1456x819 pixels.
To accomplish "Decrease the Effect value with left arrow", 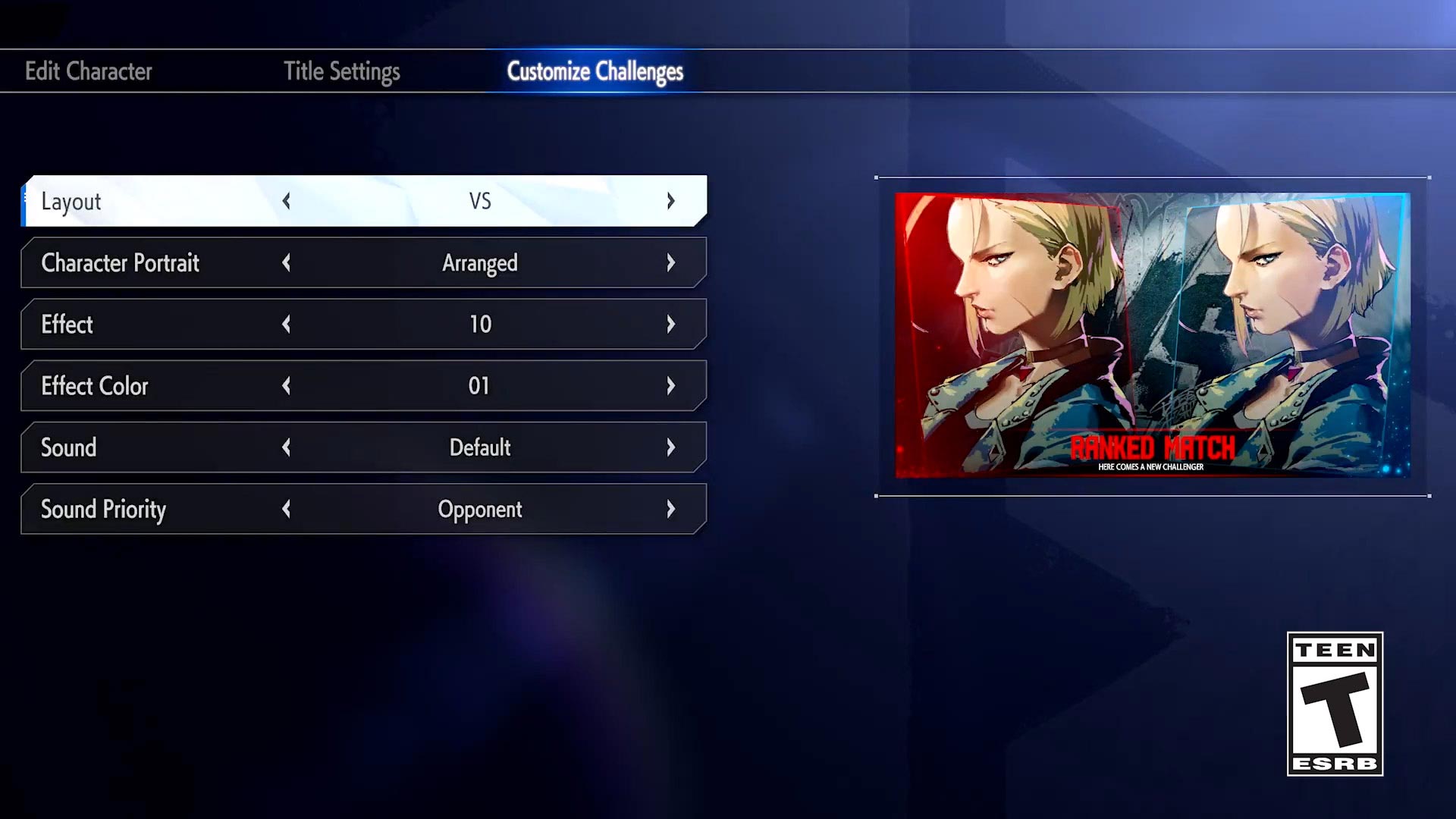I will tap(286, 324).
